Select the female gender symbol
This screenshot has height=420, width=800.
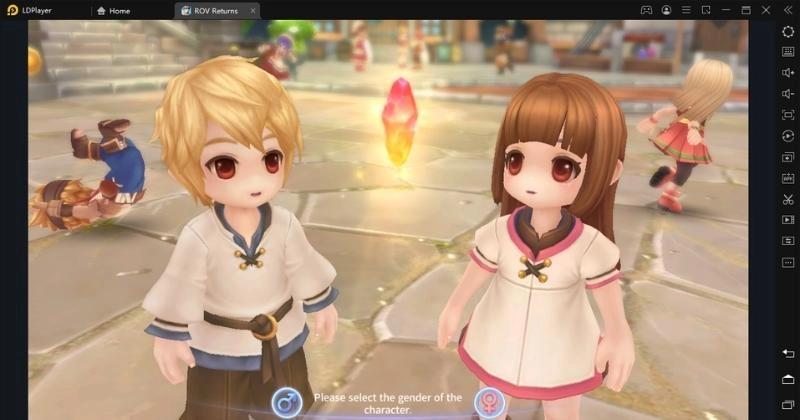click(488, 402)
